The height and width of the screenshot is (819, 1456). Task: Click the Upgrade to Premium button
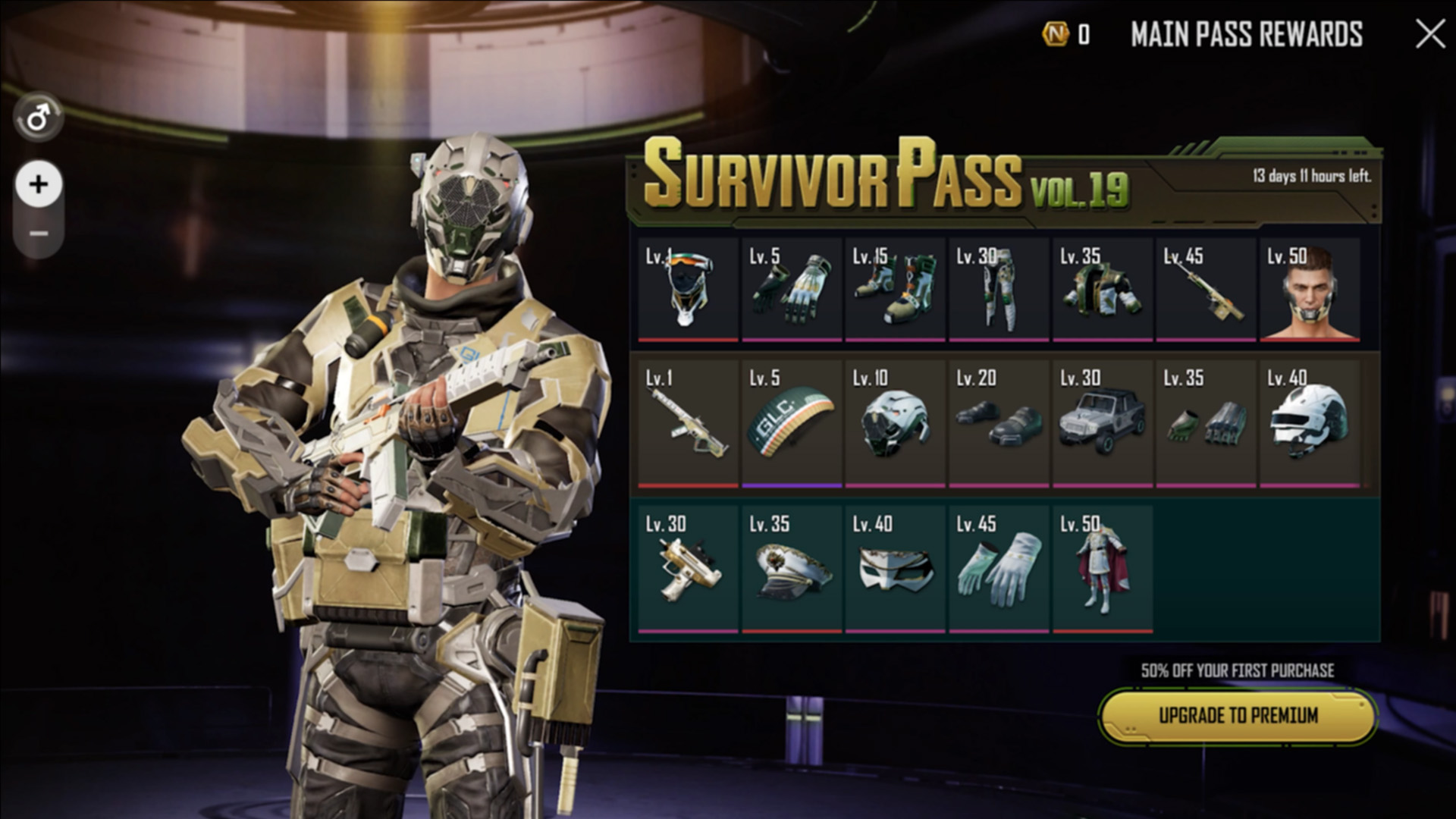(x=1238, y=716)
